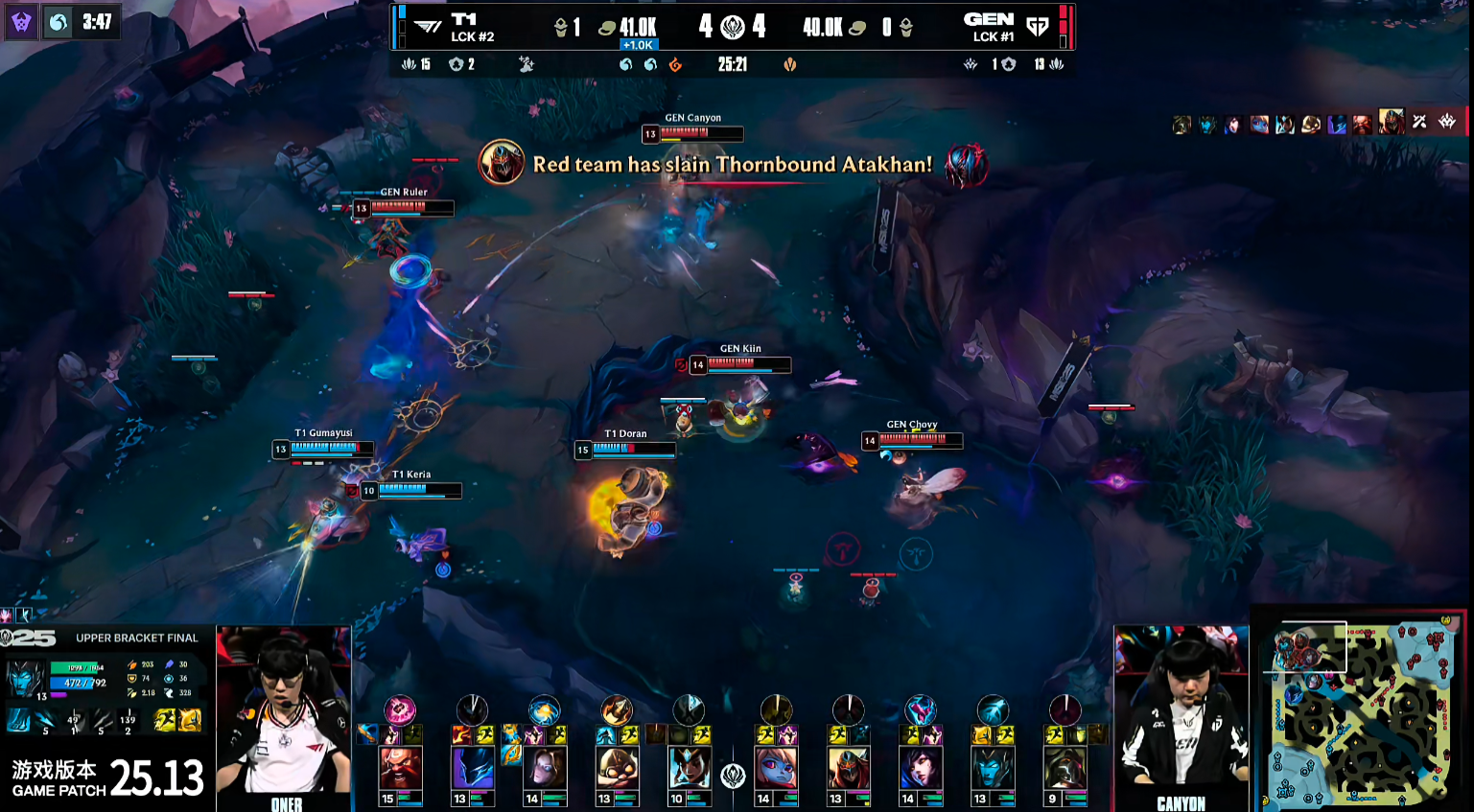Choose the level 9 GEN support portrait
Image resolution: width=1474 pixels, height=812 pixels.
point(1064,768)
